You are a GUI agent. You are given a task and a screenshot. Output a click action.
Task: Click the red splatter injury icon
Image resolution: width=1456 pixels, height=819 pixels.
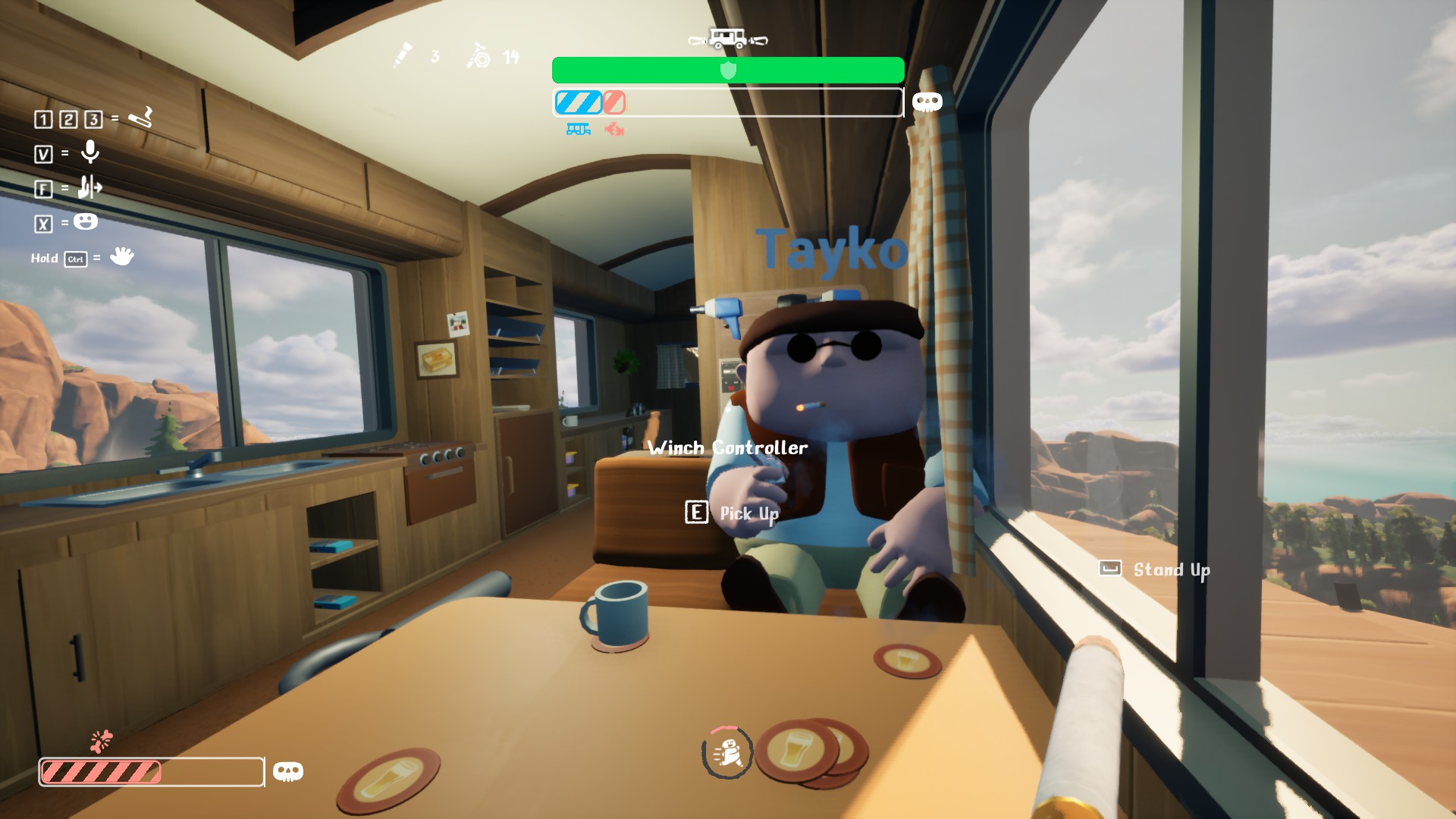point(101,740)
